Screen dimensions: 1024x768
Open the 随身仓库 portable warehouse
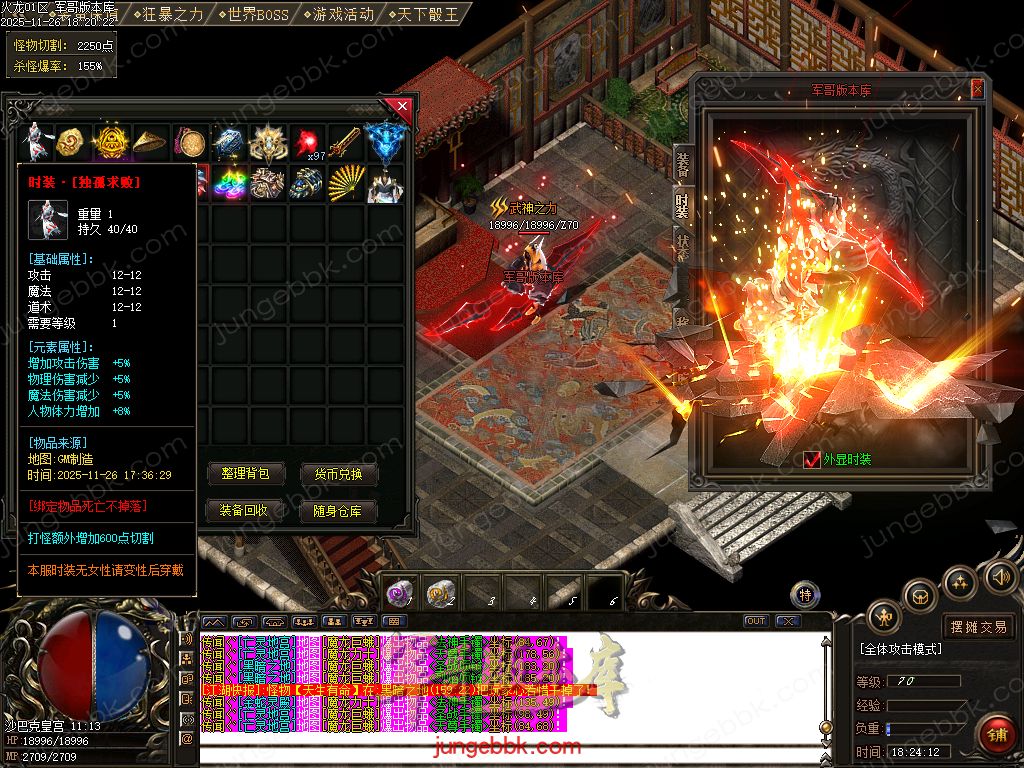coord(339,510)
